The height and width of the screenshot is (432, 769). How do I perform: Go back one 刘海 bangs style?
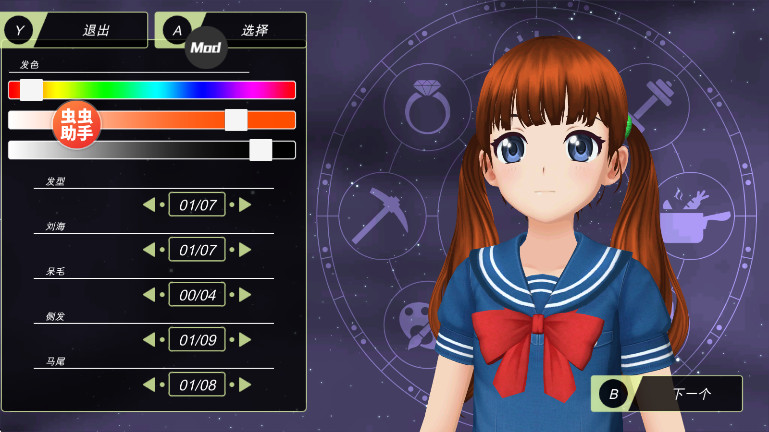pos(149,249)
